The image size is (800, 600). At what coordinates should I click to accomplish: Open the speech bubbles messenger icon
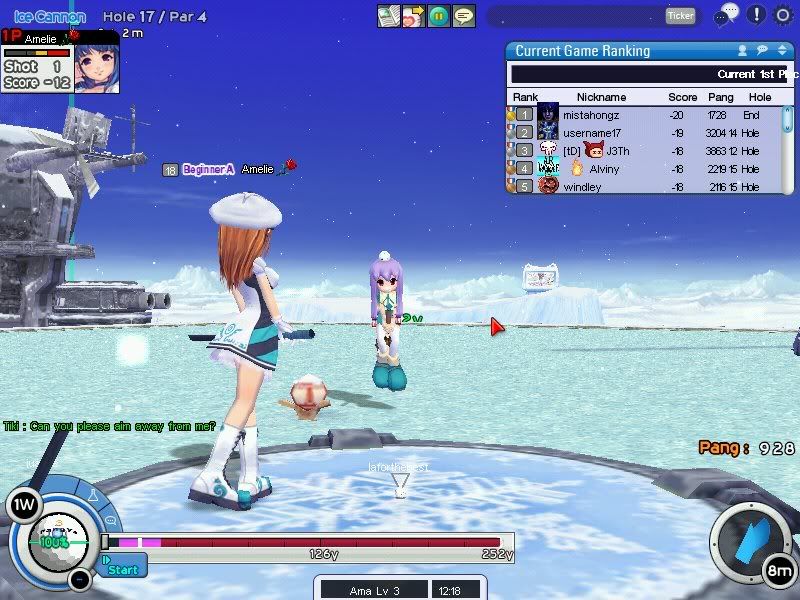click(x=727, y=15)
